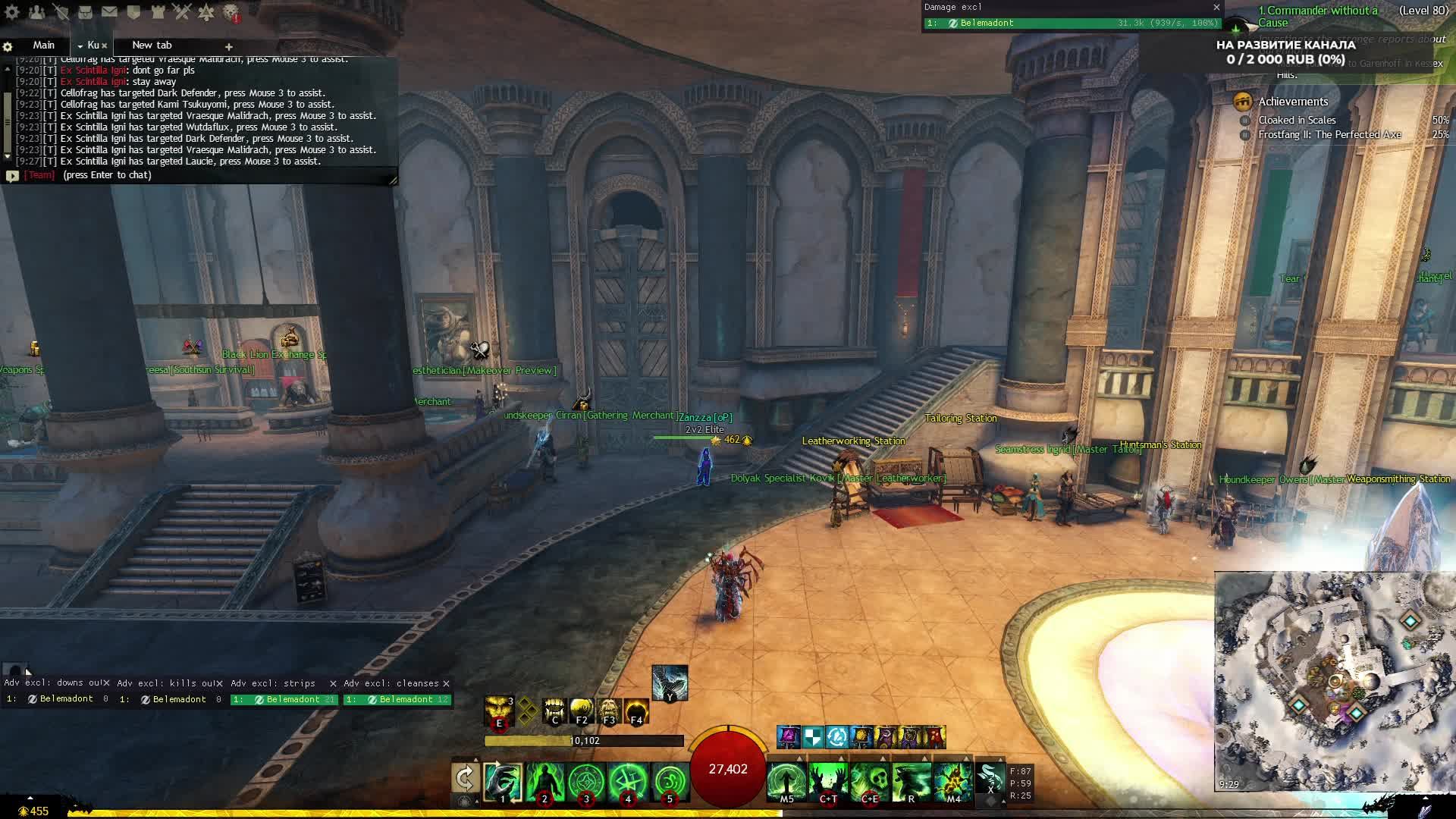
Task: Open the mail envelope icon
Action: (109, 12)
